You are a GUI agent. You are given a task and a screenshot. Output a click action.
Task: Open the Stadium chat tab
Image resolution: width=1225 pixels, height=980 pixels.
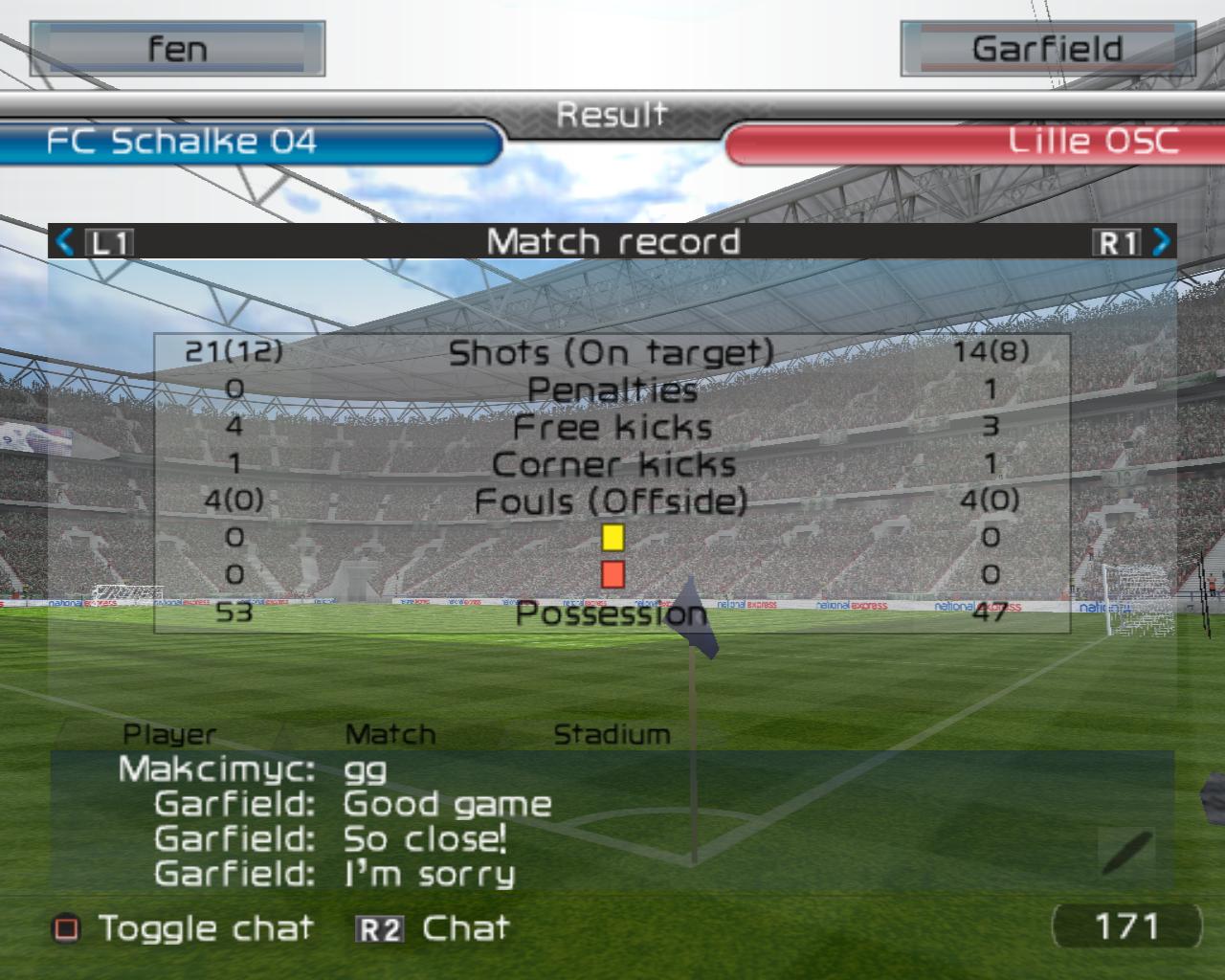coord(612,735)
